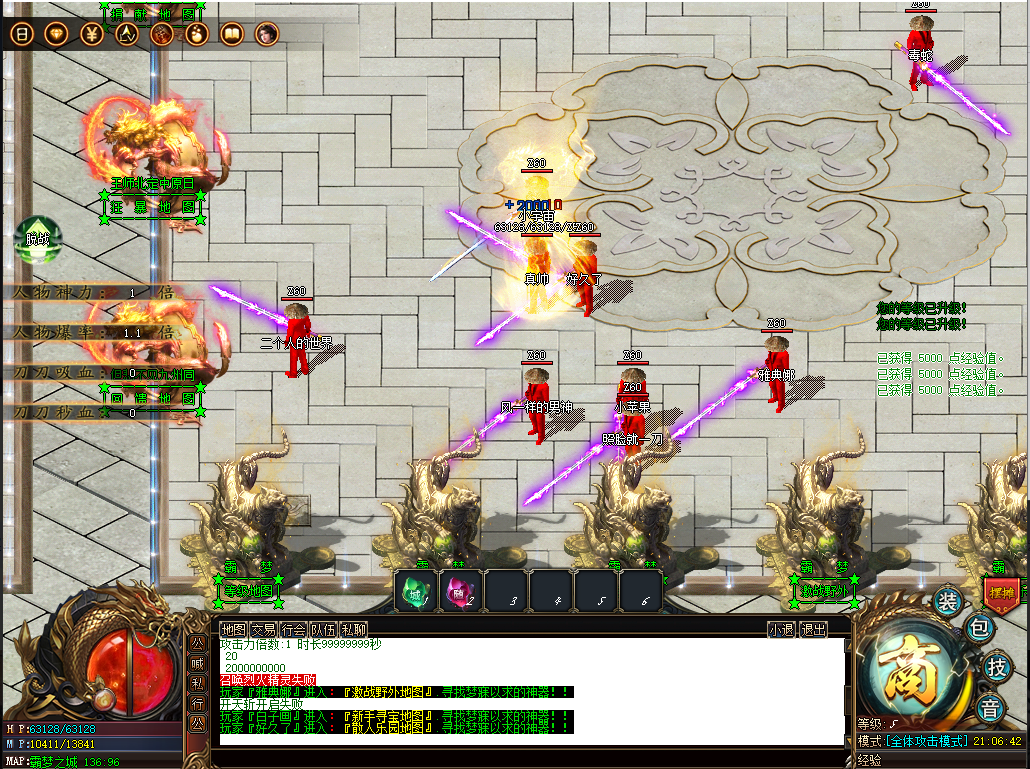Click the 退出 exit button
The image size is (1030, 769).
coord(814,630)
